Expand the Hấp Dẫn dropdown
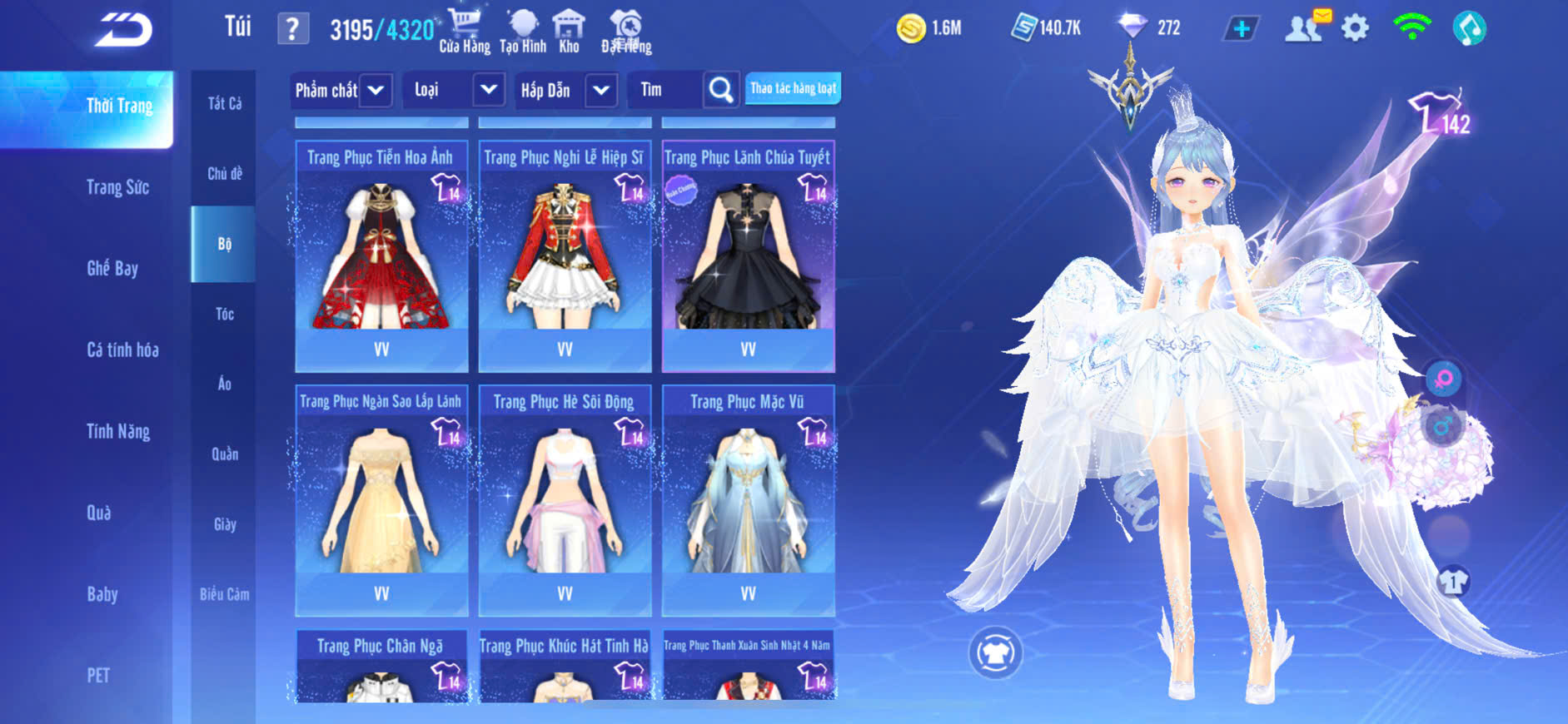 tap(601, 90)
